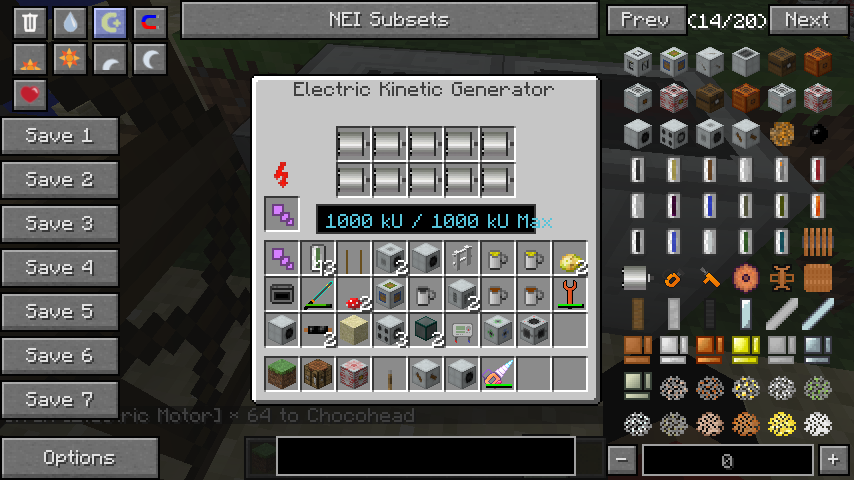Image resolution: width=854 pixels, height=480 pixels.
Task: Click the trash can delete-mode button
Action: [x=30, y=23]
